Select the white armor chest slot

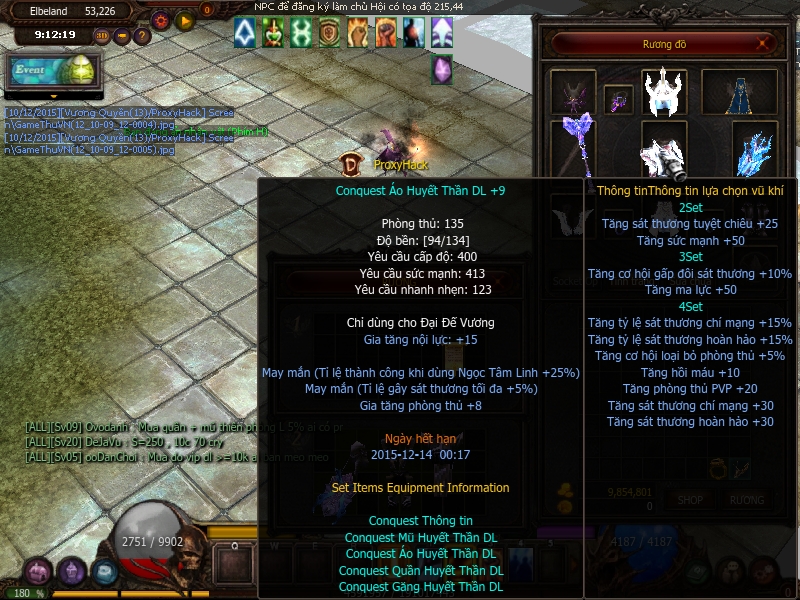coord(664,153)
